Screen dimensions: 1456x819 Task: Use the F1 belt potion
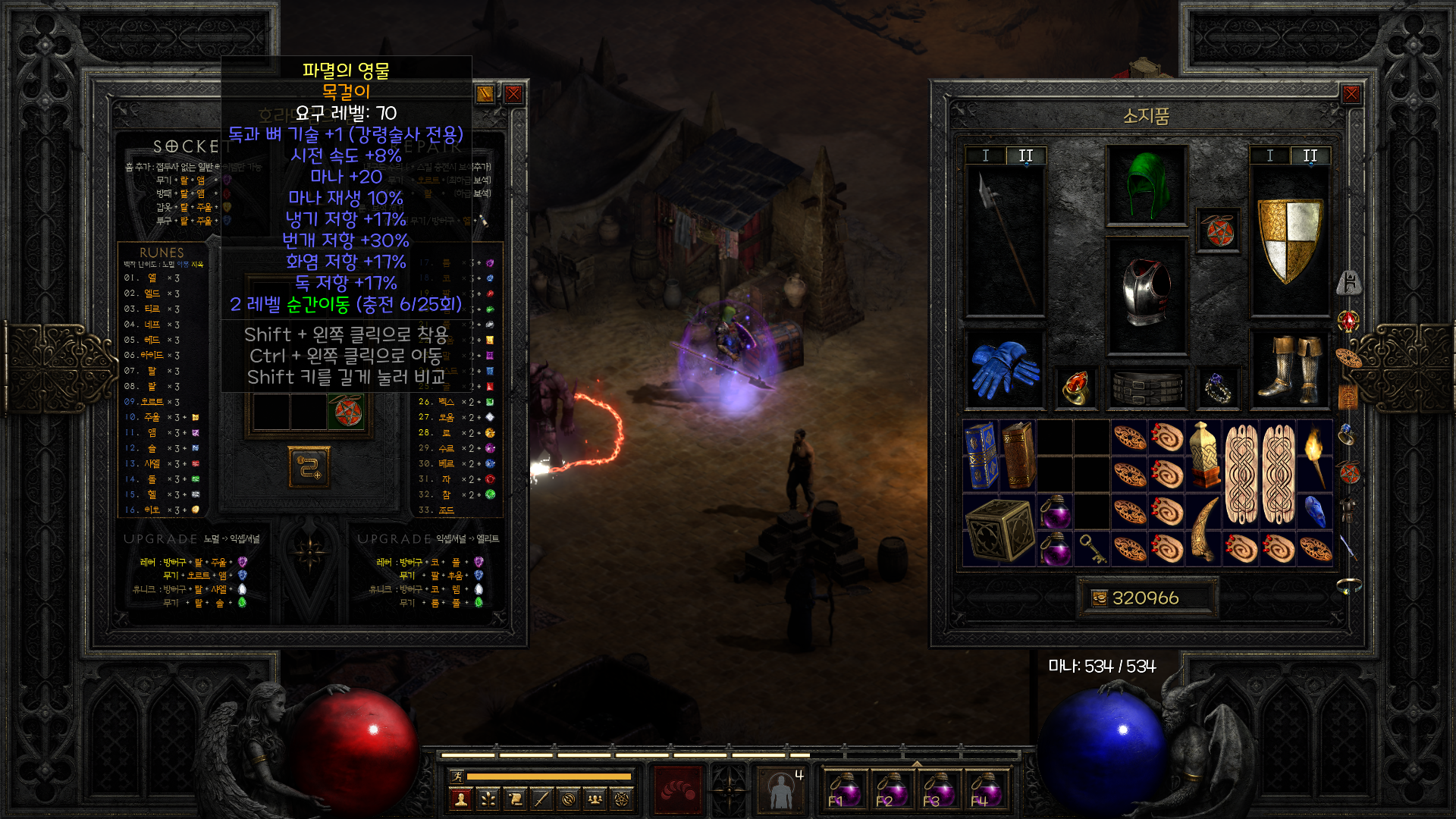click(x=843, y=790)
